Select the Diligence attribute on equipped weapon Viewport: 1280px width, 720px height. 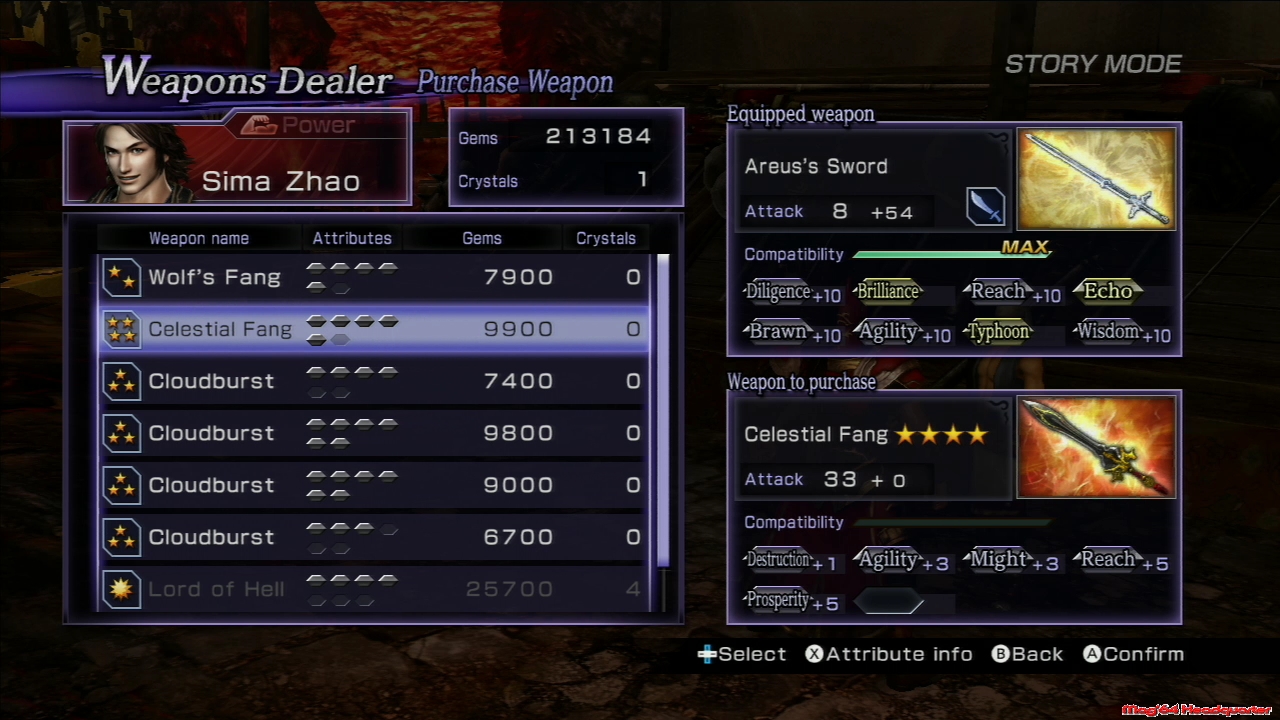click(x=778, y=292)
